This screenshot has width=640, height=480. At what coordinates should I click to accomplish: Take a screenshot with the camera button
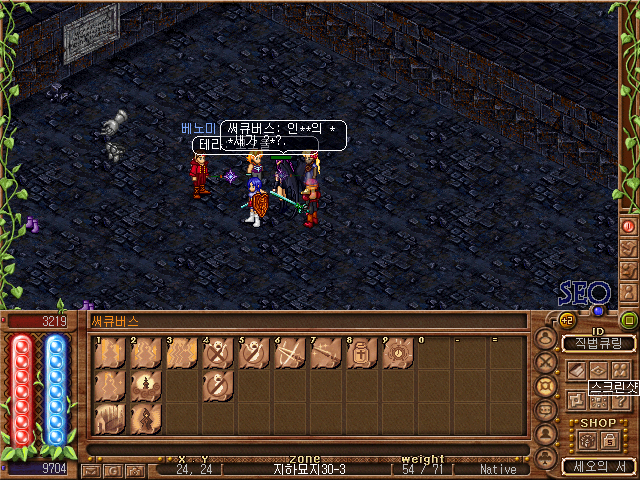point(133,469)
